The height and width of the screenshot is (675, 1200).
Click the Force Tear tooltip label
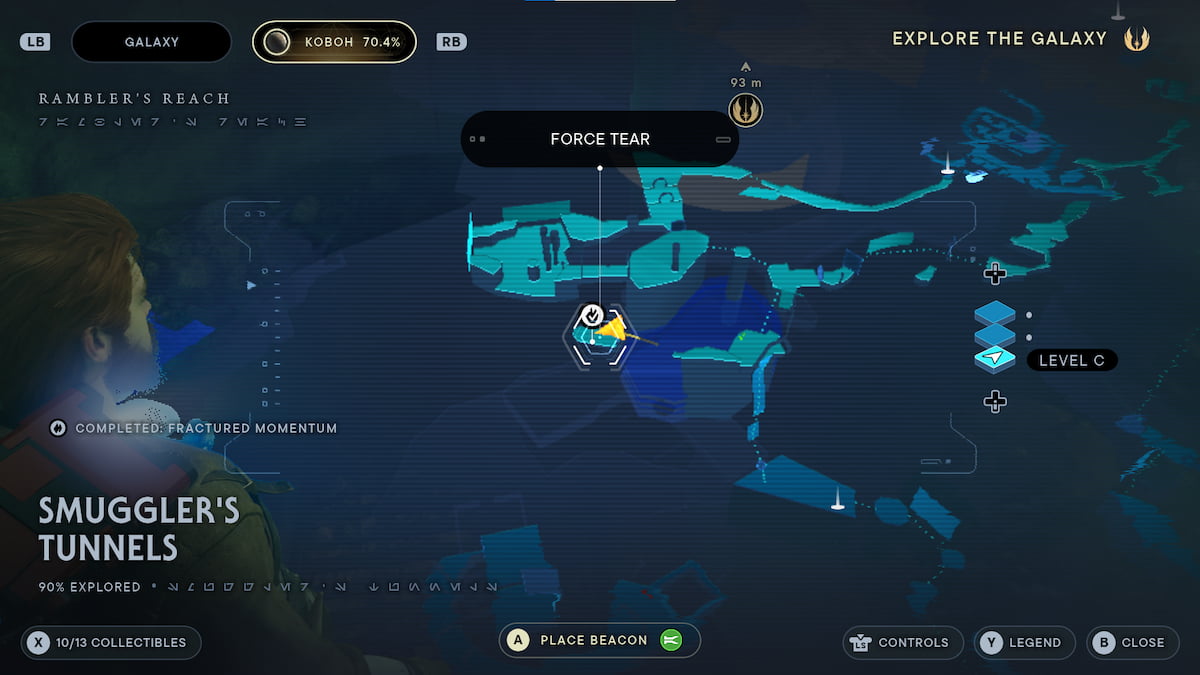pos(599,139)
